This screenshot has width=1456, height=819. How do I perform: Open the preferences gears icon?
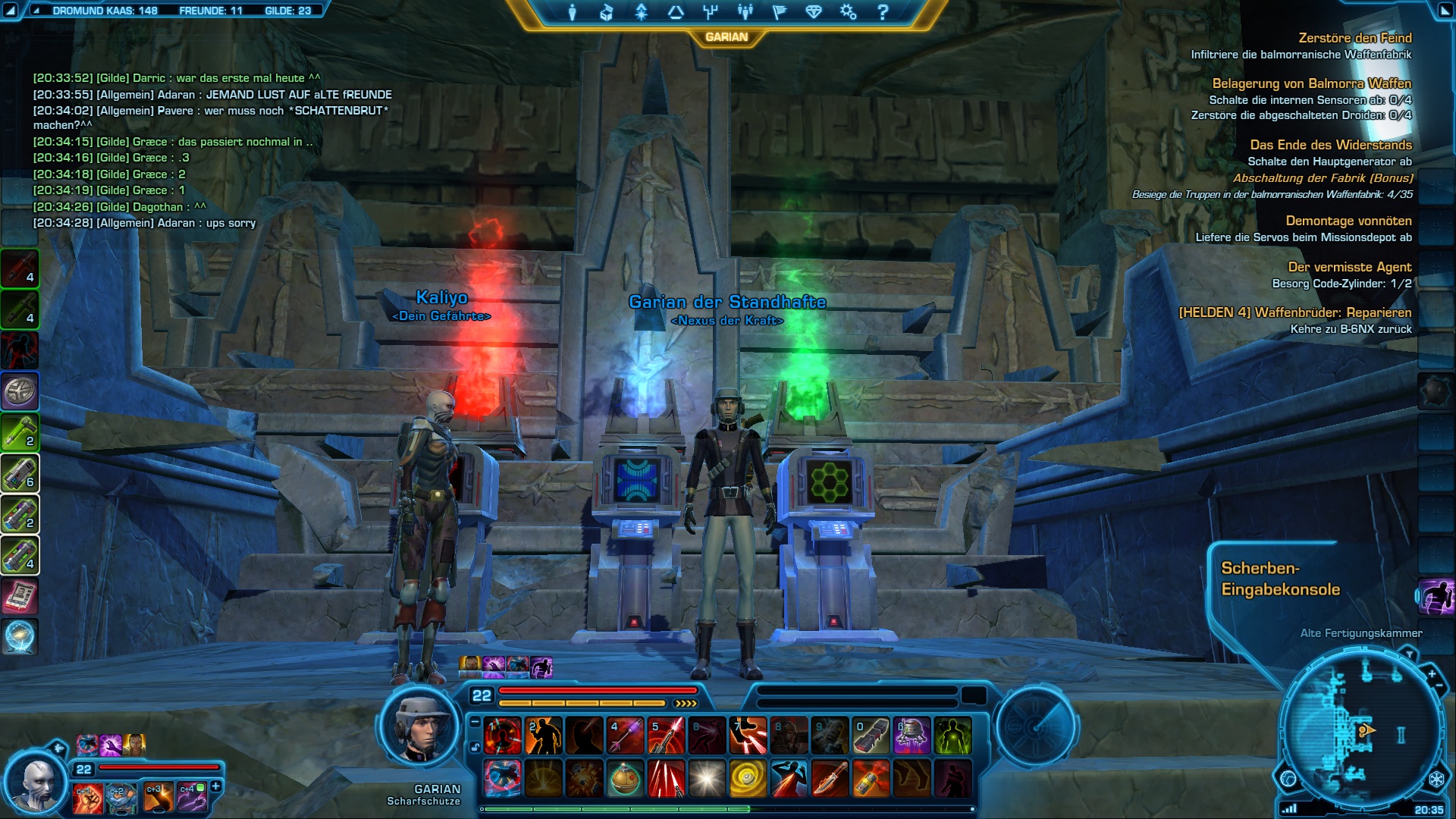tap(848, 12)
